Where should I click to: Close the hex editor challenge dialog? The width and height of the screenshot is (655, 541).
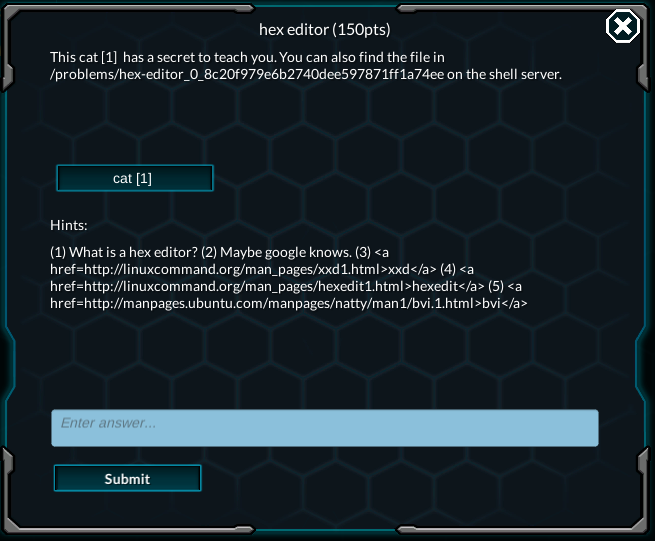(x=622, y=27)
